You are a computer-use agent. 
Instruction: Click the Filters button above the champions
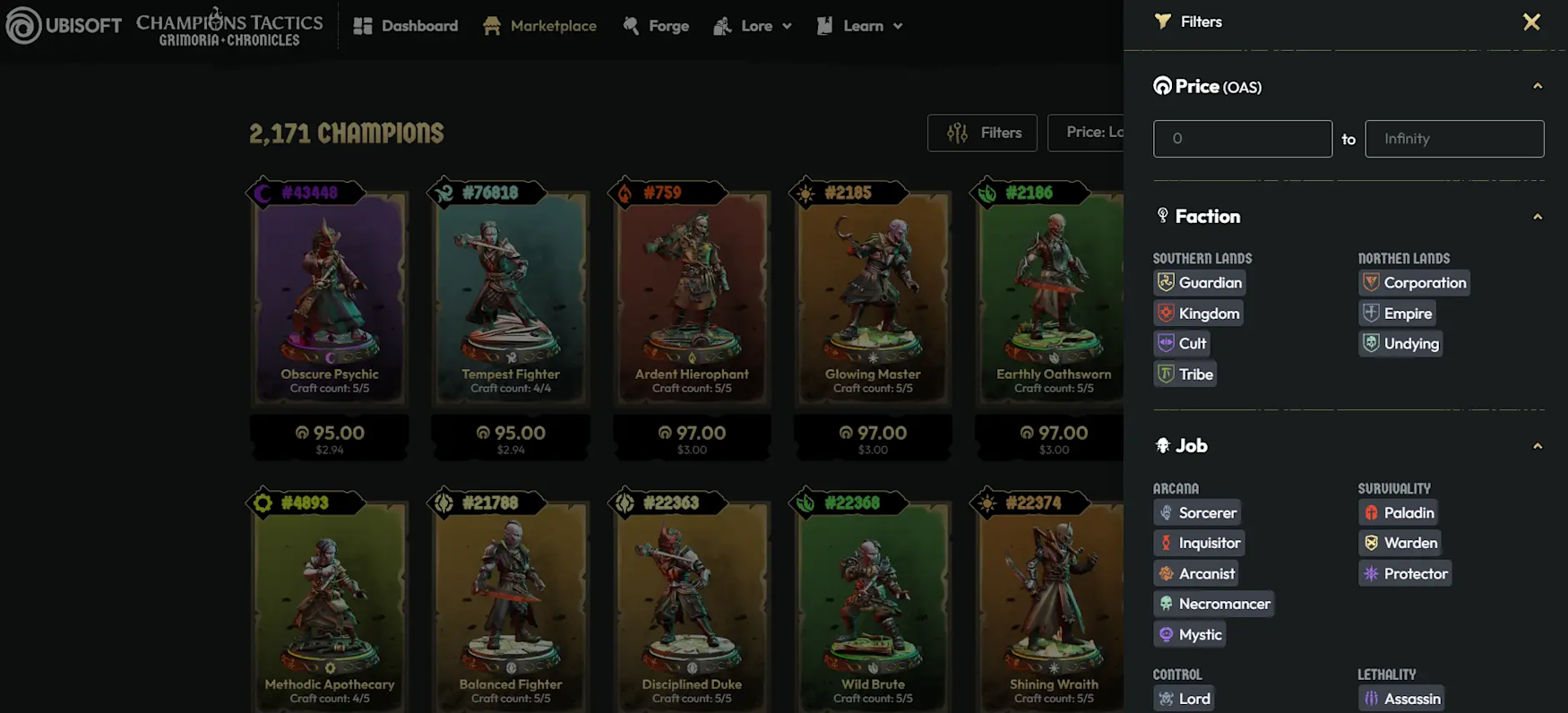(x=982, y=133)
